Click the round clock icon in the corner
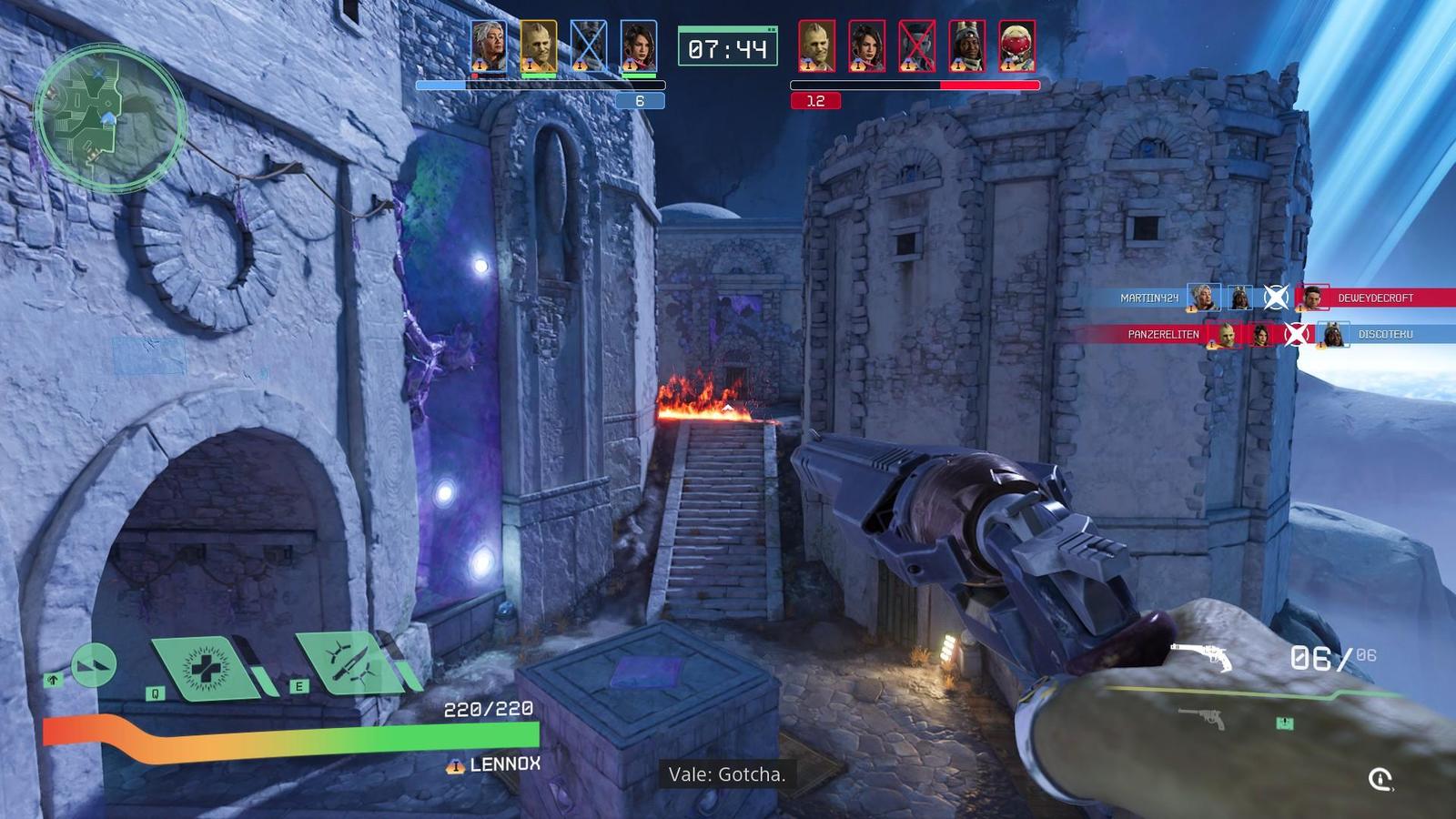The height and width of the screenshot is (819, 1456). tap(1380, 779)
